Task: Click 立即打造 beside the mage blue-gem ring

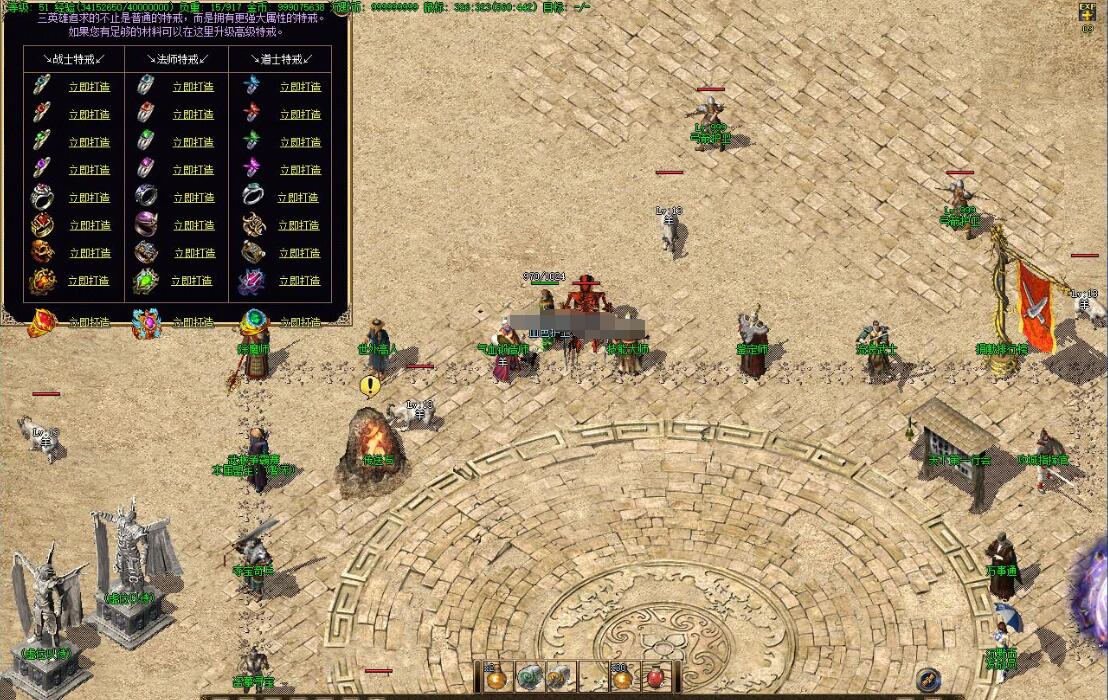Action: (x=193, y=87)
